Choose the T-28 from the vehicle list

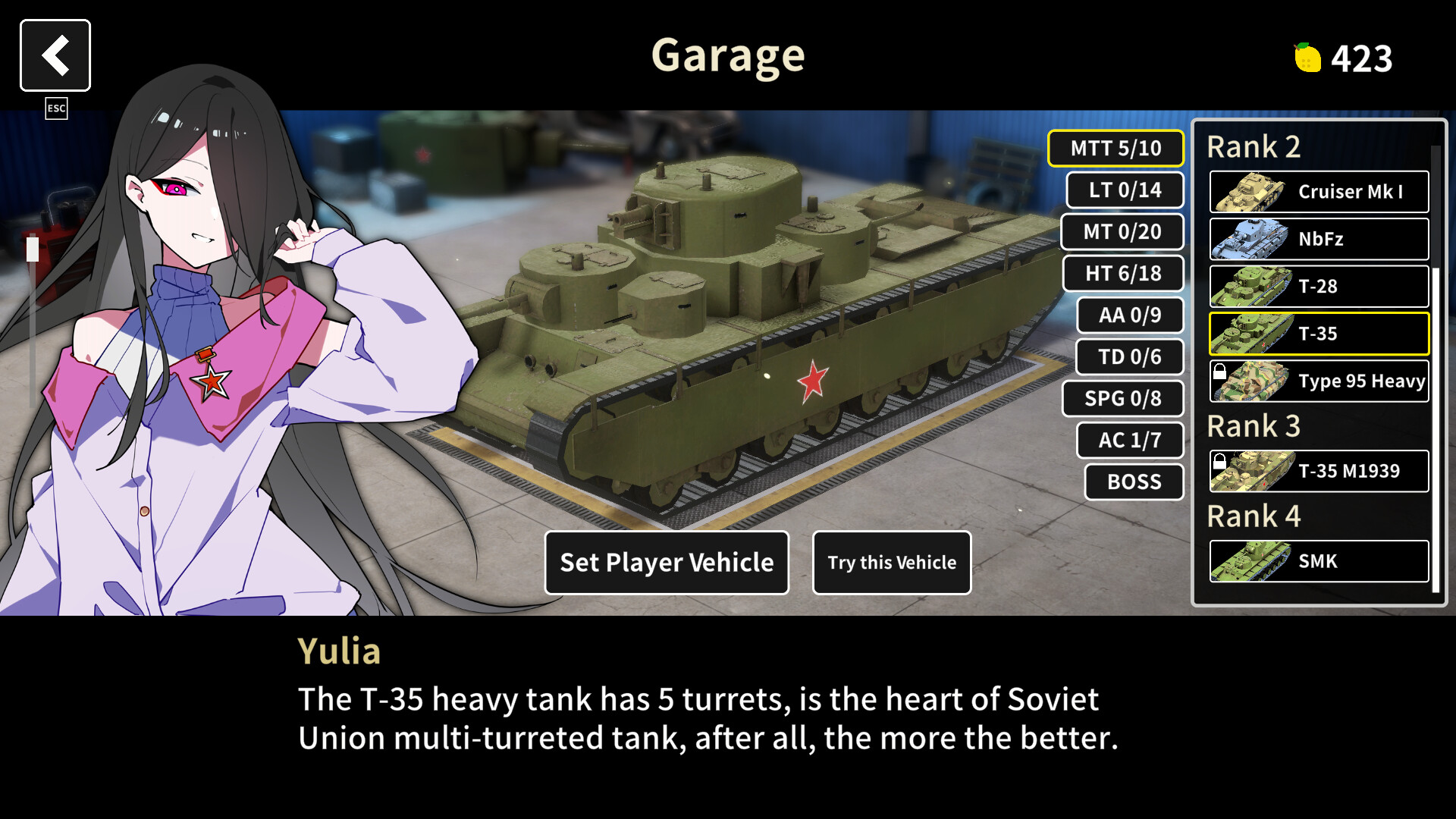tap(1318, 287)
